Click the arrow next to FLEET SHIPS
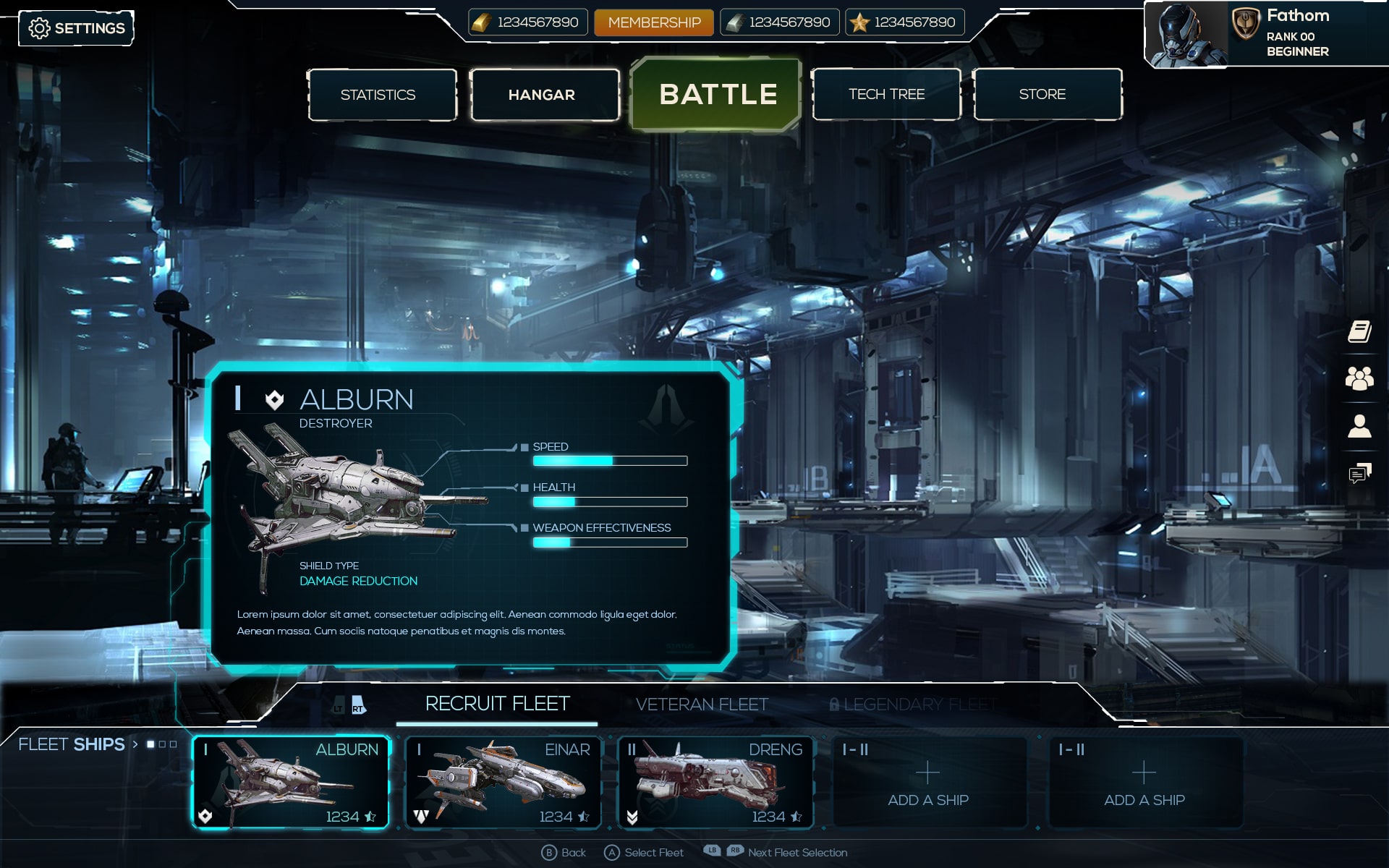This screenshot has width=1389, height=868. point(135,744)
